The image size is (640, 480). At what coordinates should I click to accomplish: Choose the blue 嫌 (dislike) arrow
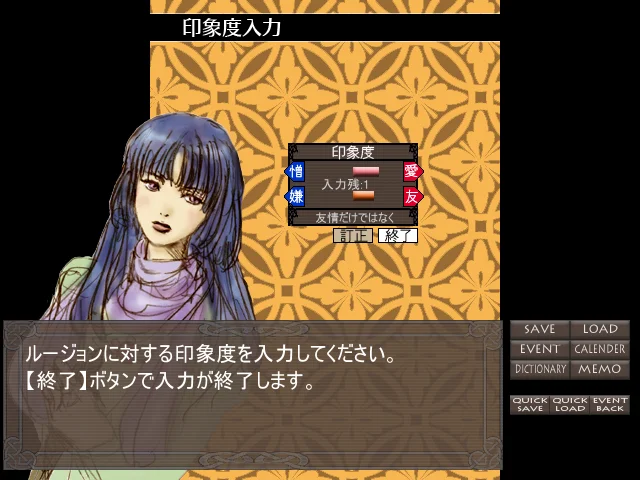click(x=296, y=196)
